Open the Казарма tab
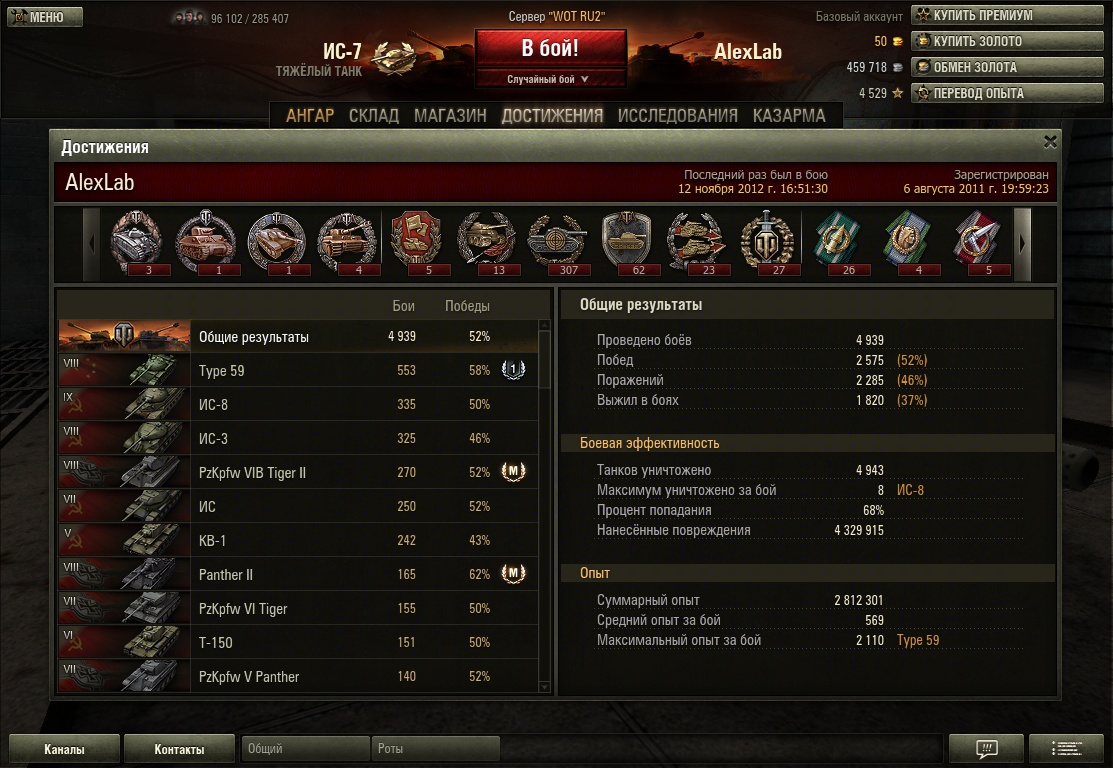This screenshot has width=1113, height=768. [x=789, y=115]
